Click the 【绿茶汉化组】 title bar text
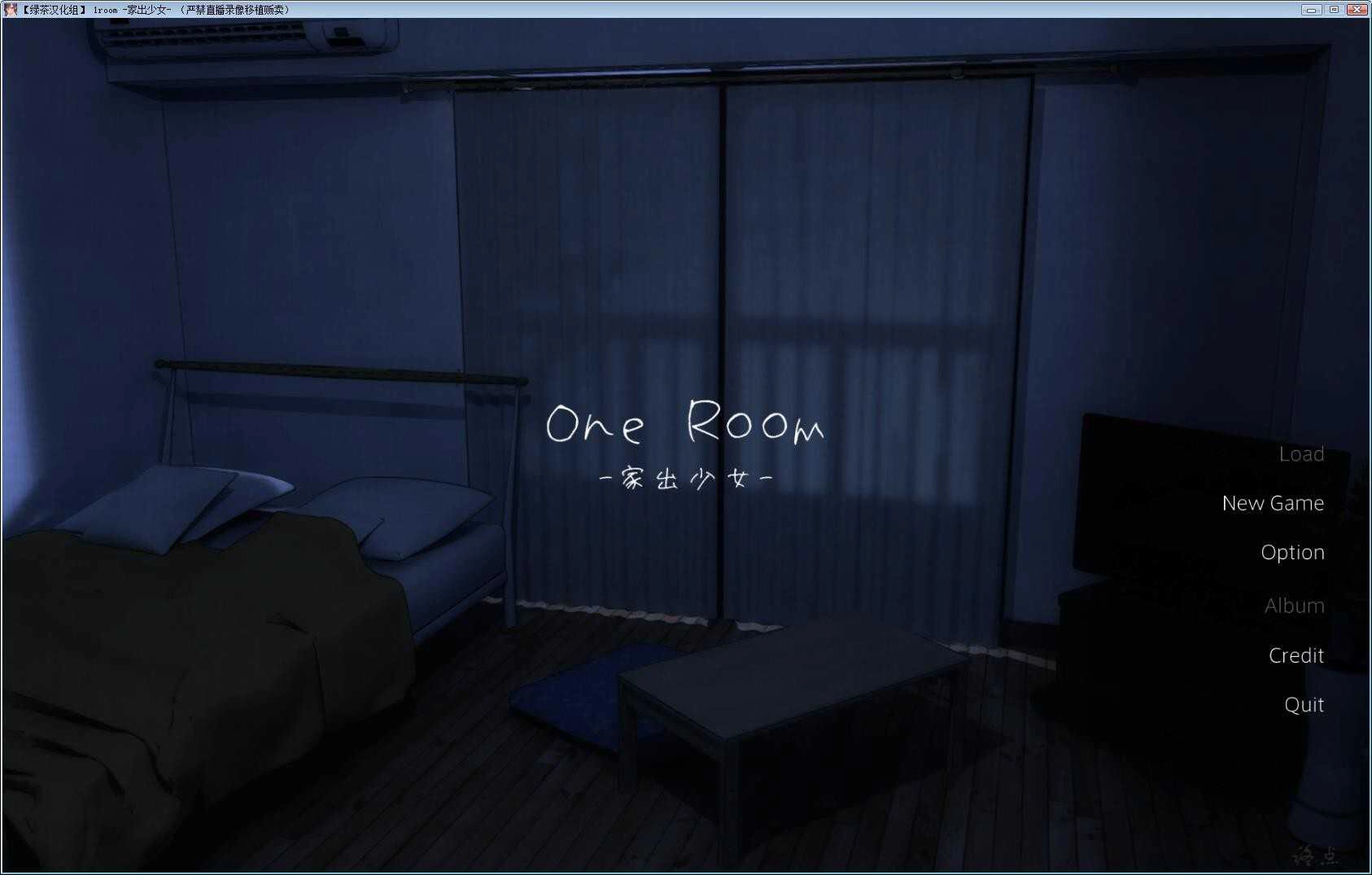Image resolution: width=1372 pixels, height=875 pixels. [x=53, y=9]
